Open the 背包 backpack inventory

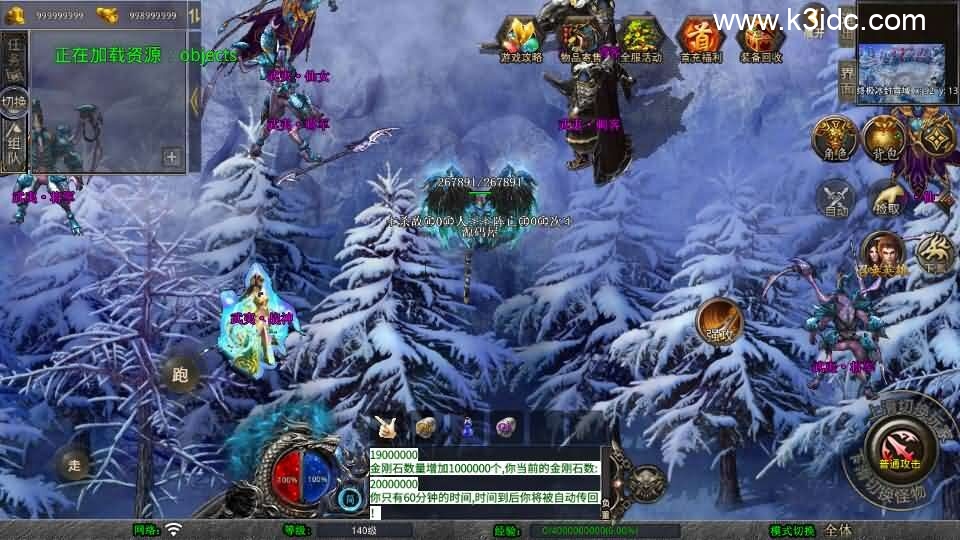[x=884, y=138]
